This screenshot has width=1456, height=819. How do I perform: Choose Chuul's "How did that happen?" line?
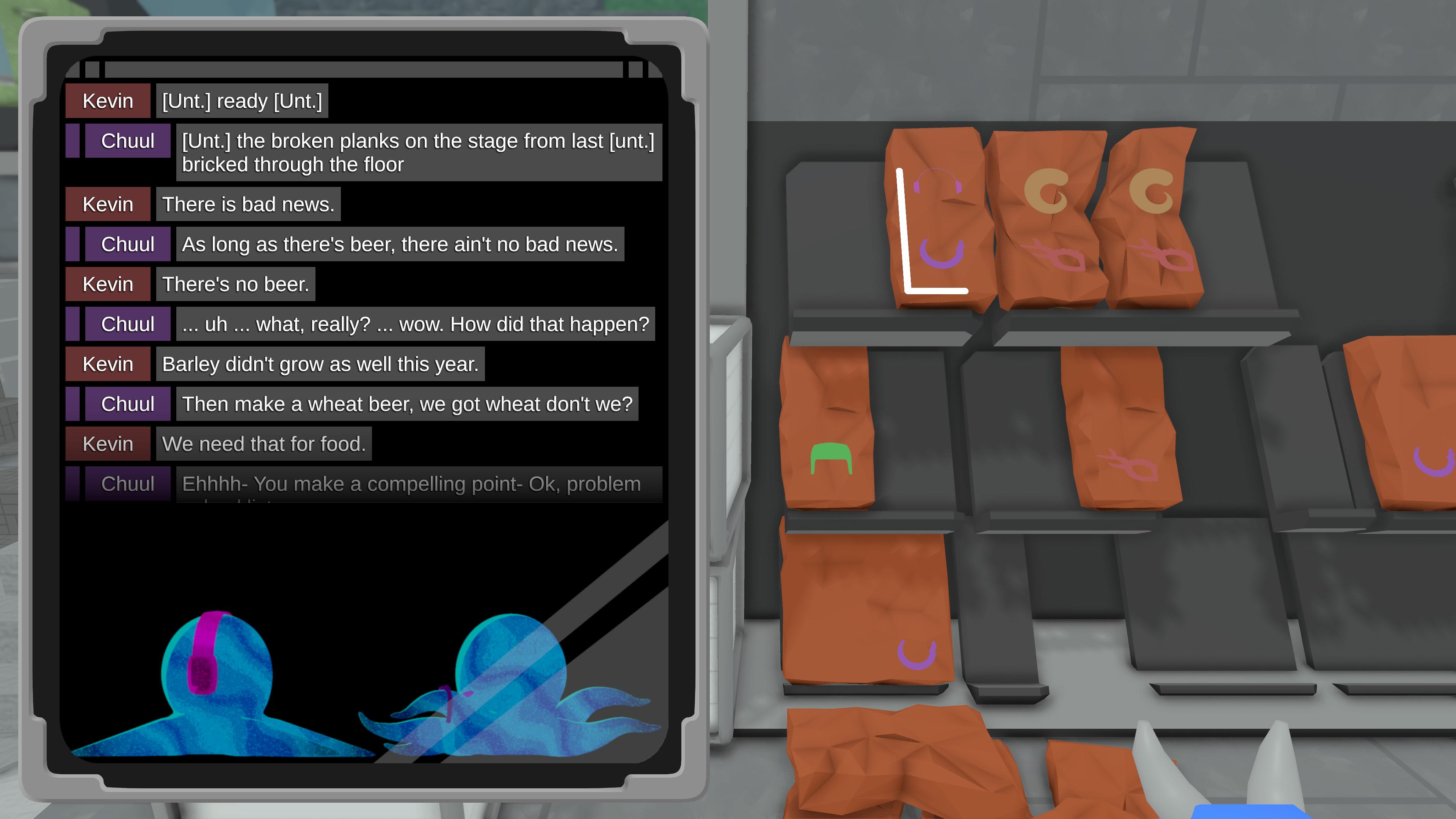(415, 324)
